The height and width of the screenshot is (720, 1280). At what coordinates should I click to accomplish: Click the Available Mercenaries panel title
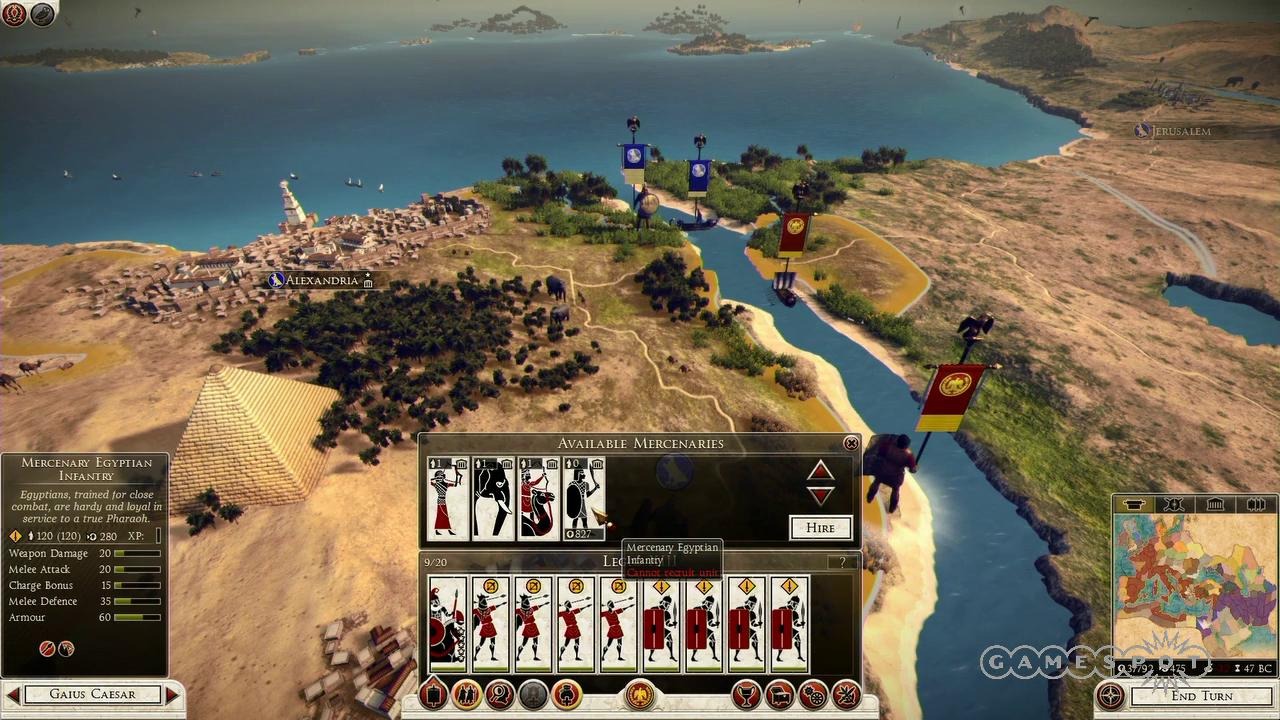click(x=641, y=443)
